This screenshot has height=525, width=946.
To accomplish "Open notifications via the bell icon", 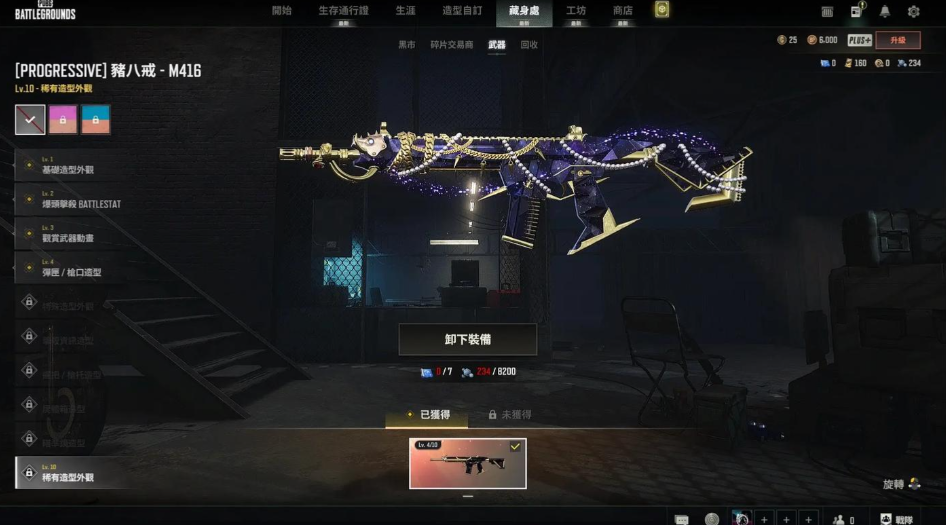I will pyautogui.click(x=885, y=12).
